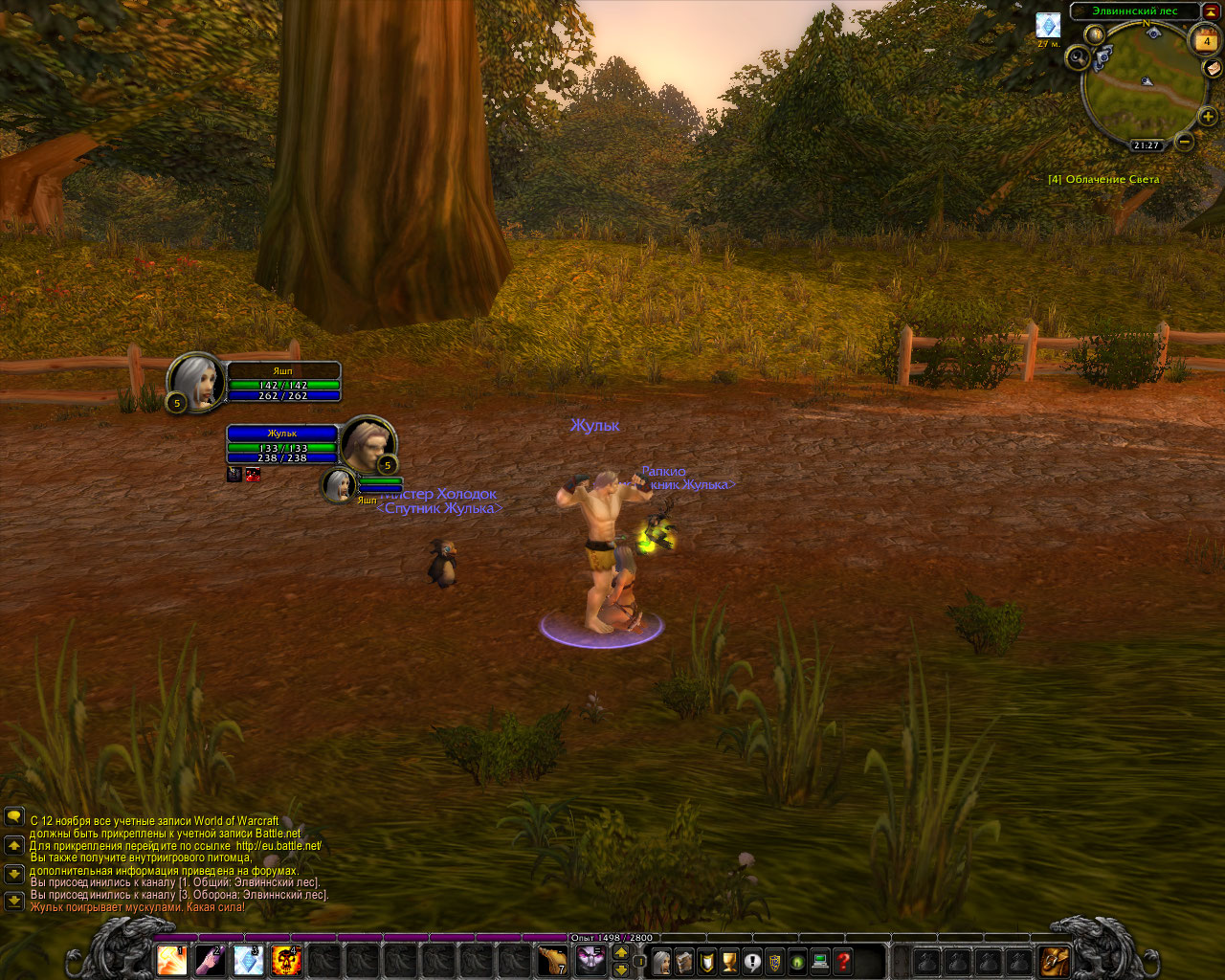This screenshot has width=1225, height=980.
Task: Select the Яшп player portrait frame
Action: pyautogui.click(x=195, y=383)
